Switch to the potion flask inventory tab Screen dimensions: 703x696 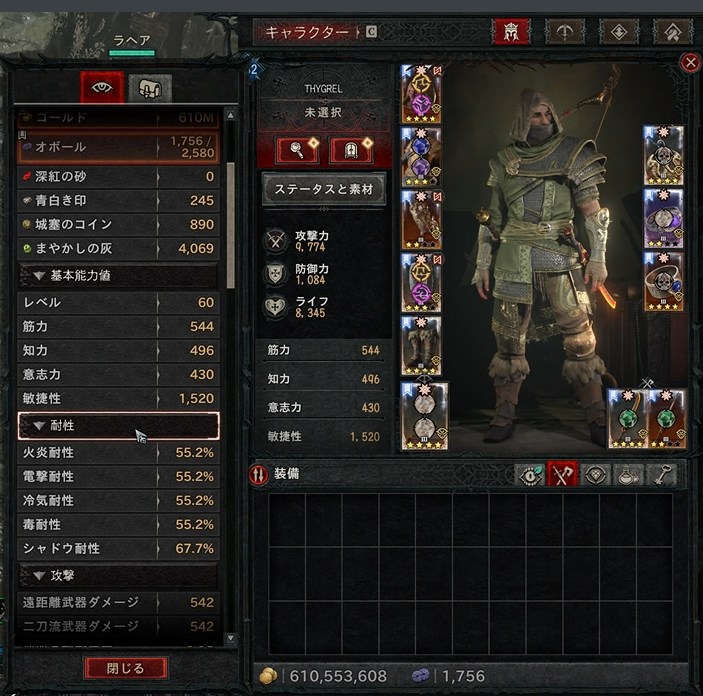(630, 475)
